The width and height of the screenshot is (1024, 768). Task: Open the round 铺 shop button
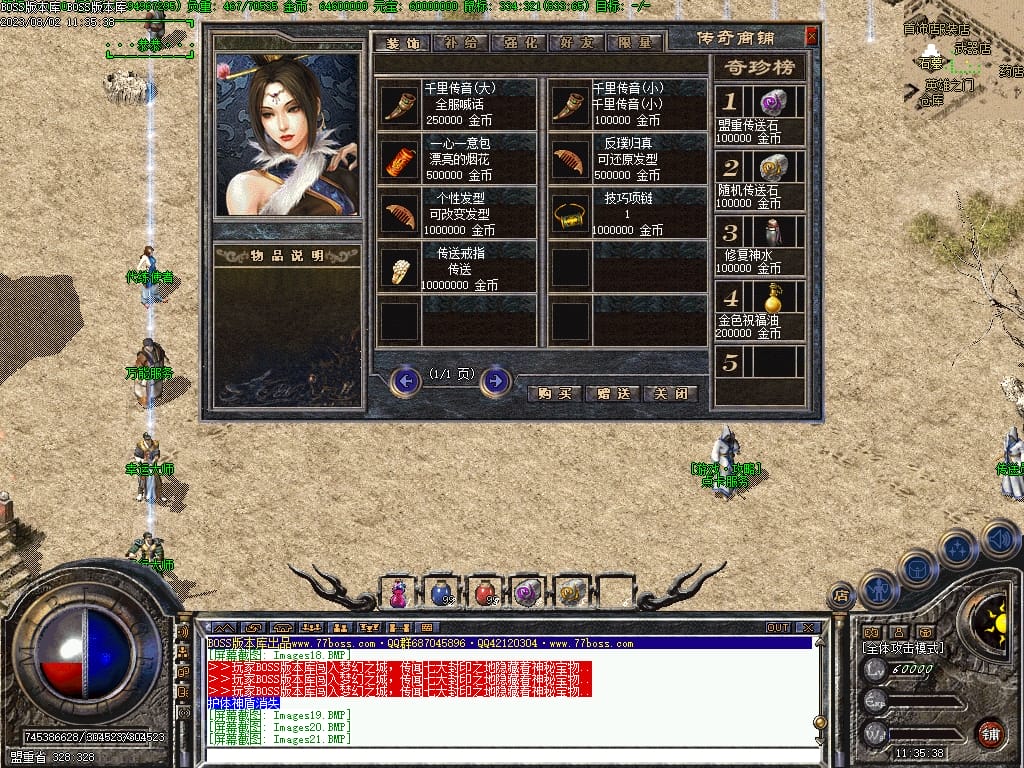click(x=990, y=733)
